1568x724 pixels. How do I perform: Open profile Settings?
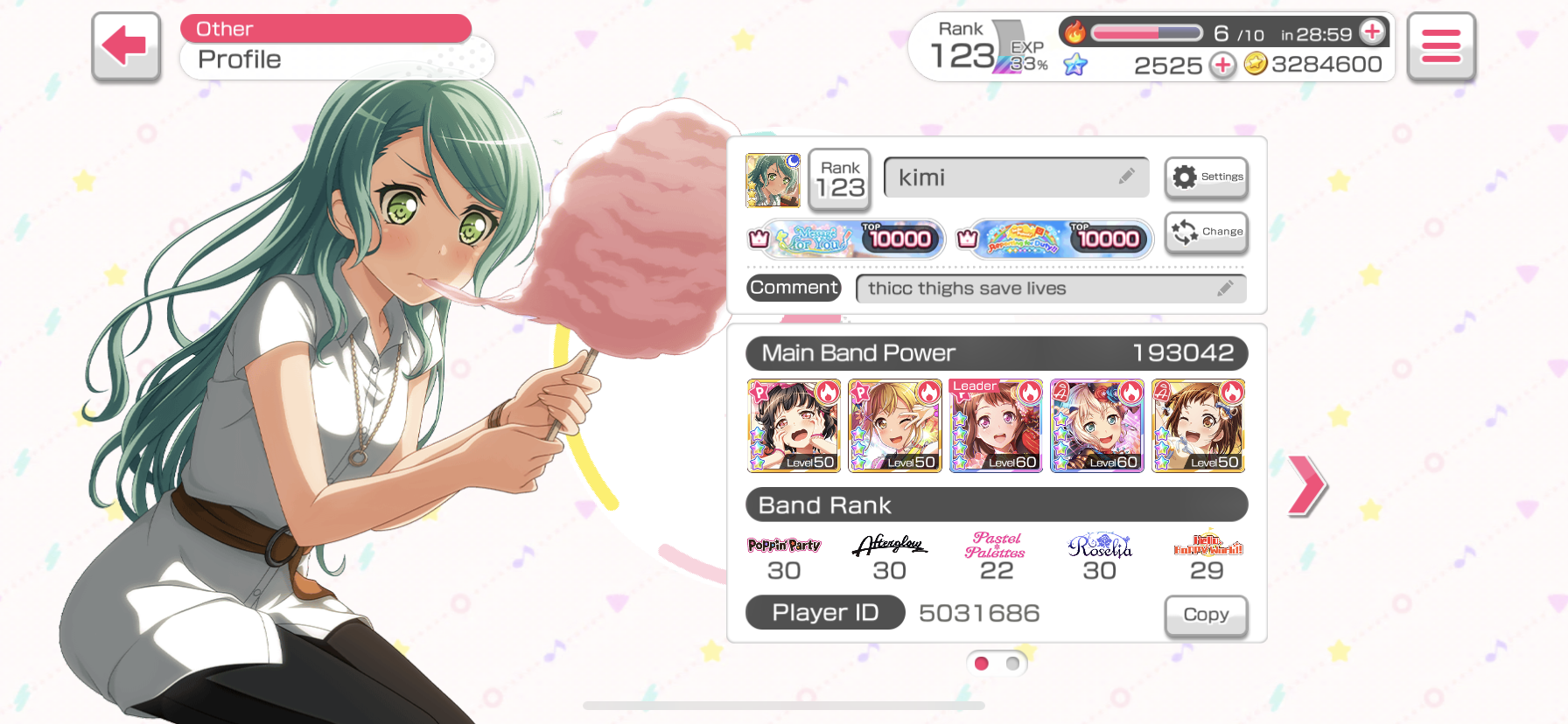tap(1206, 177)
